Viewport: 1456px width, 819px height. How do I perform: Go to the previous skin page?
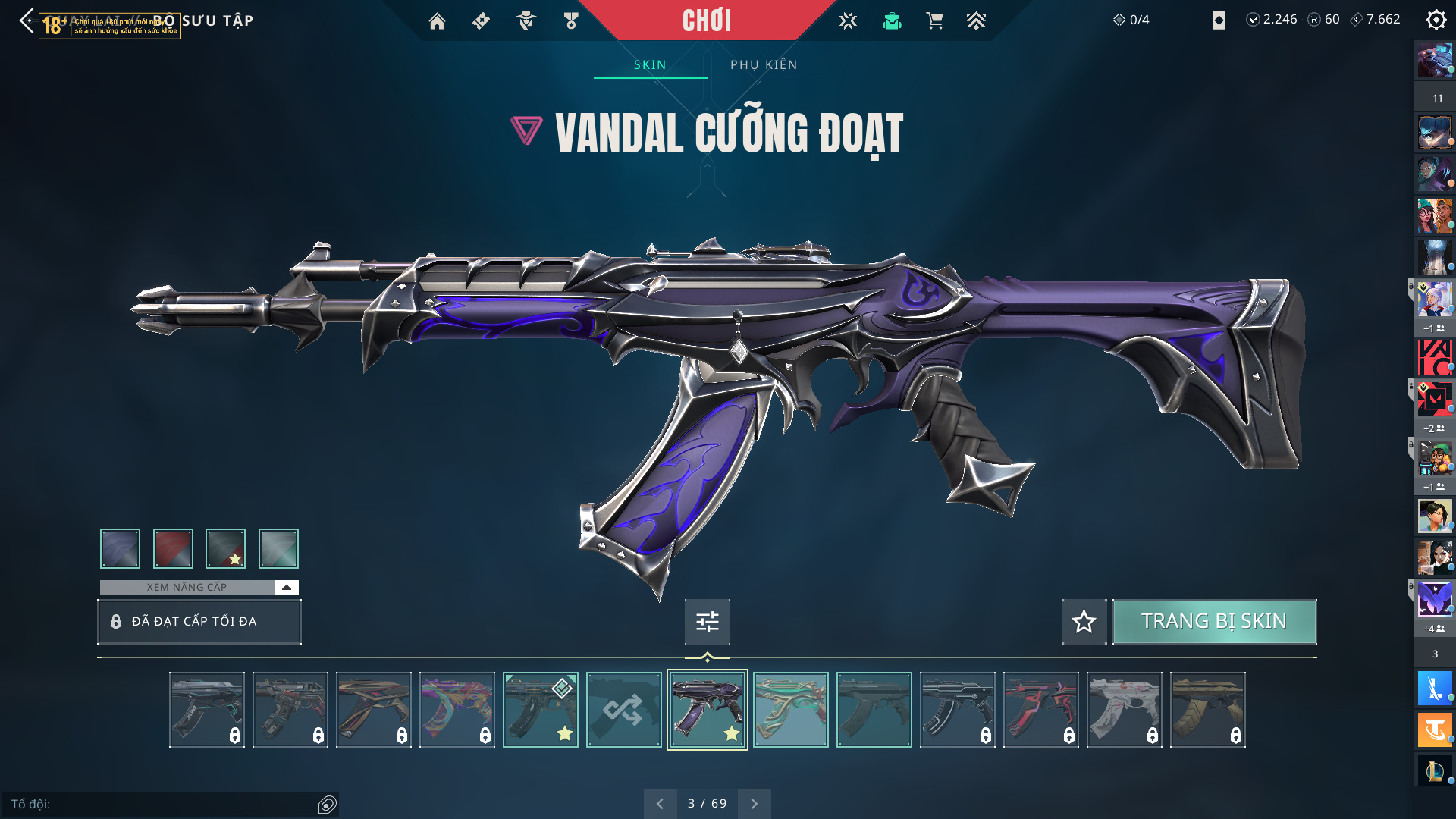pyautogui.click(x=660, y=803)
